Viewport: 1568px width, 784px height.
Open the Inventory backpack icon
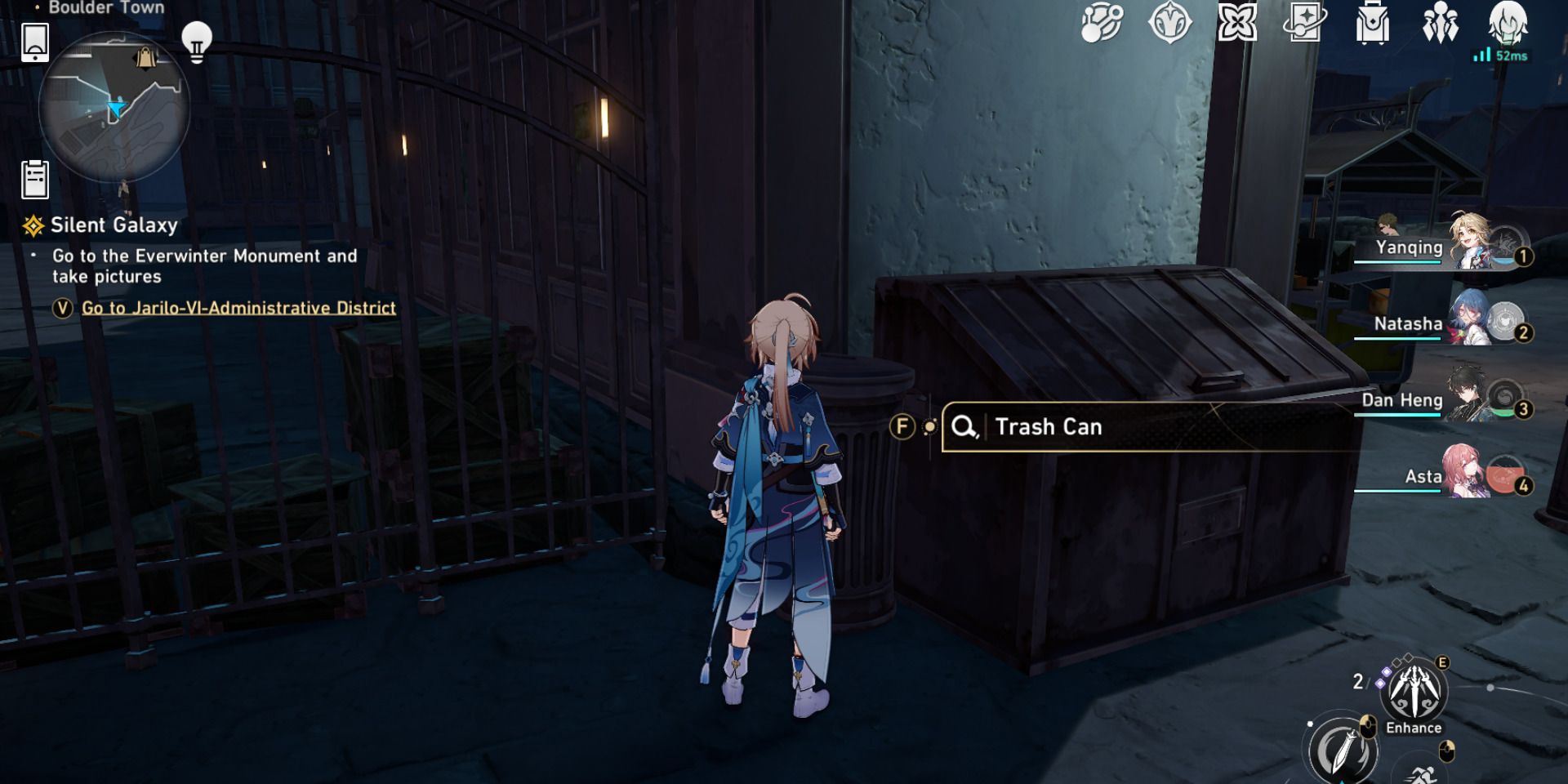[1371, 24]
